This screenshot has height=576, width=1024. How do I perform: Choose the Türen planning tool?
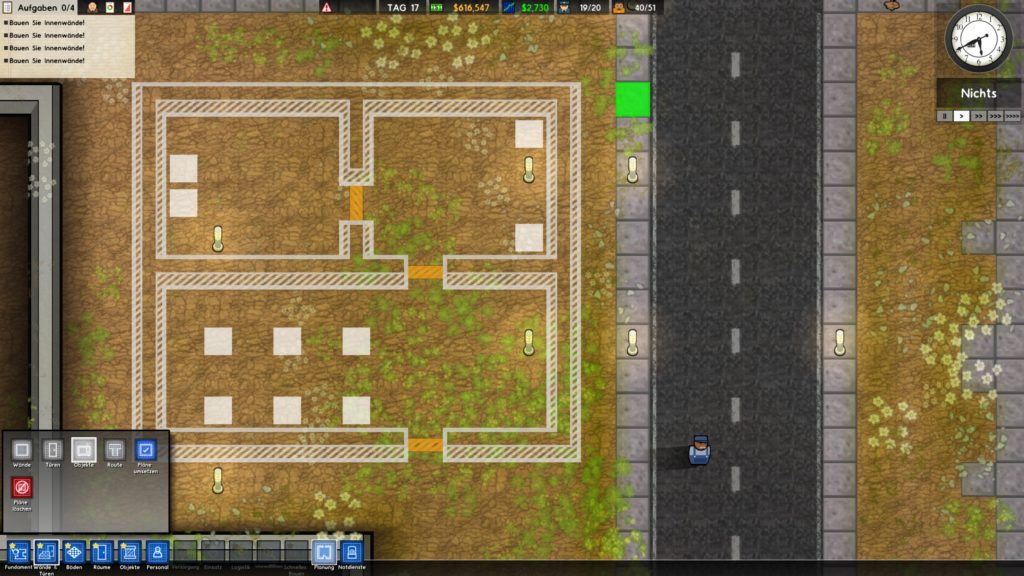pyautogui.click(x=53, y=450)
